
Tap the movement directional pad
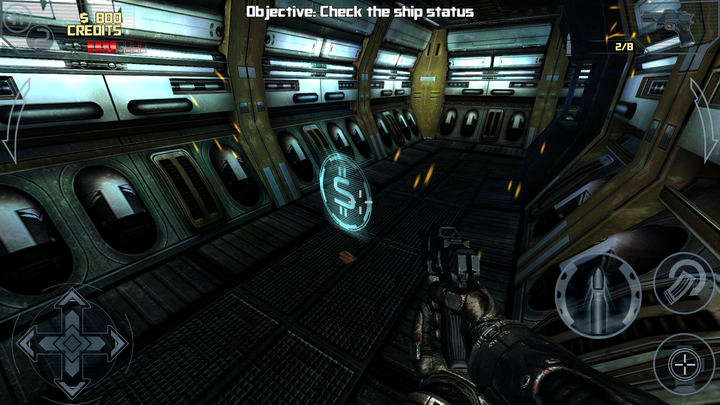pos(72,342)
